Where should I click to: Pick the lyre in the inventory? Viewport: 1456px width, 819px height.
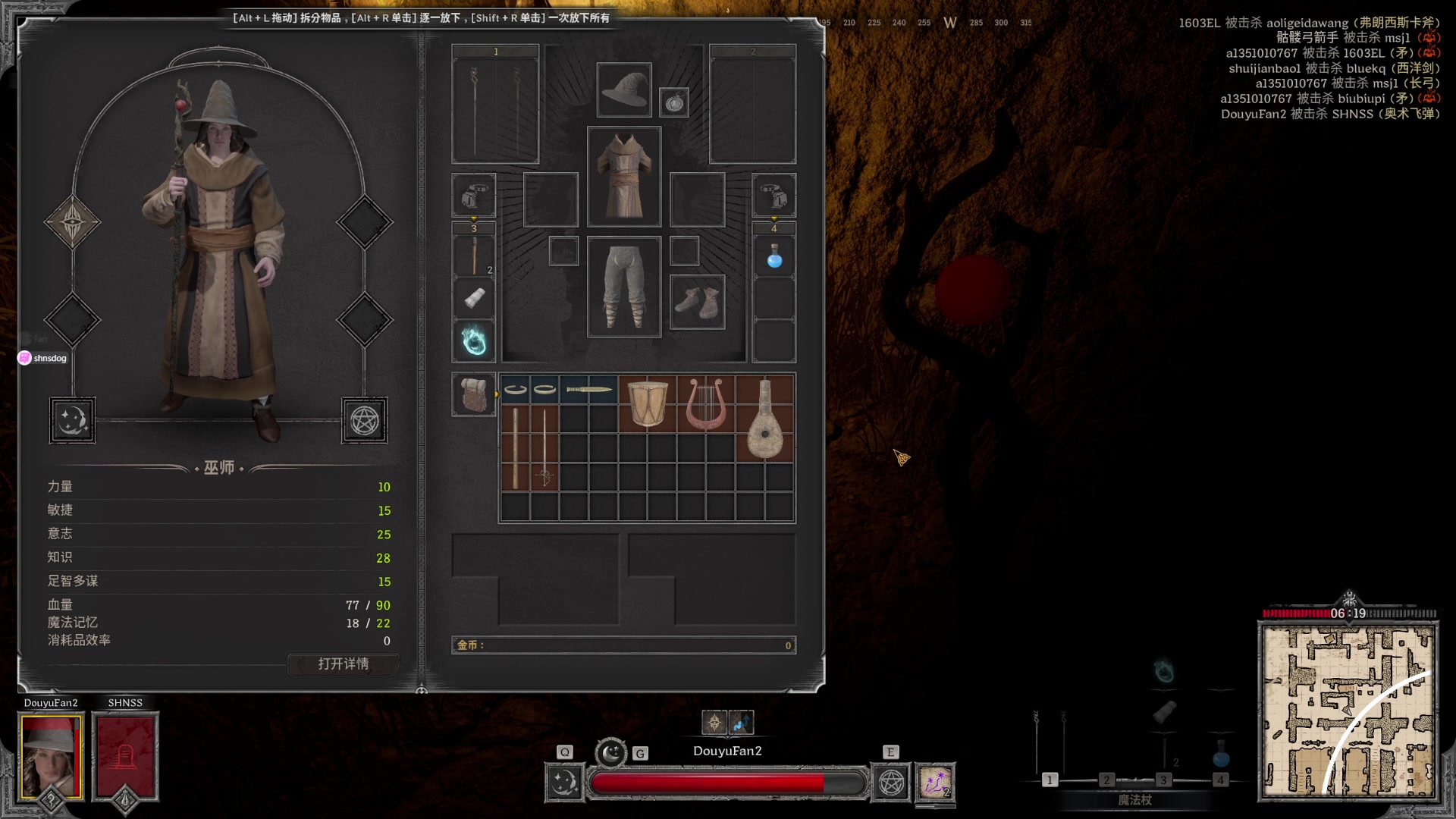click(x=705, y=403)
